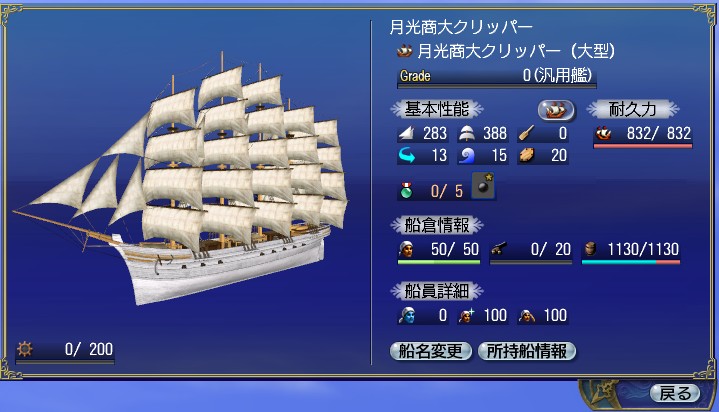Go back with the 戻る button
Viewport: 719px width, 412px height.
(x=674, y=393)
